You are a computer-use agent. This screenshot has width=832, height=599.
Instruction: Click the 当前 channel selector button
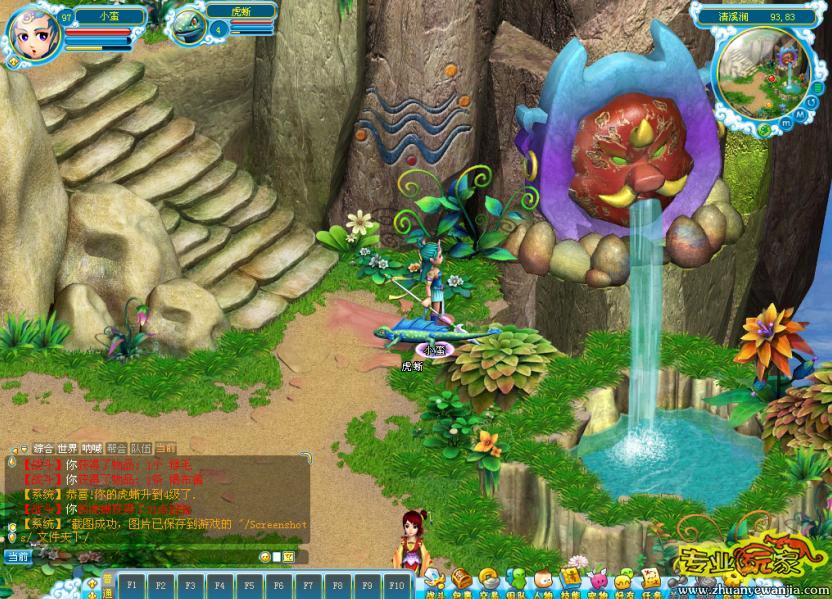pyautogui.click(x=17, y=557)
